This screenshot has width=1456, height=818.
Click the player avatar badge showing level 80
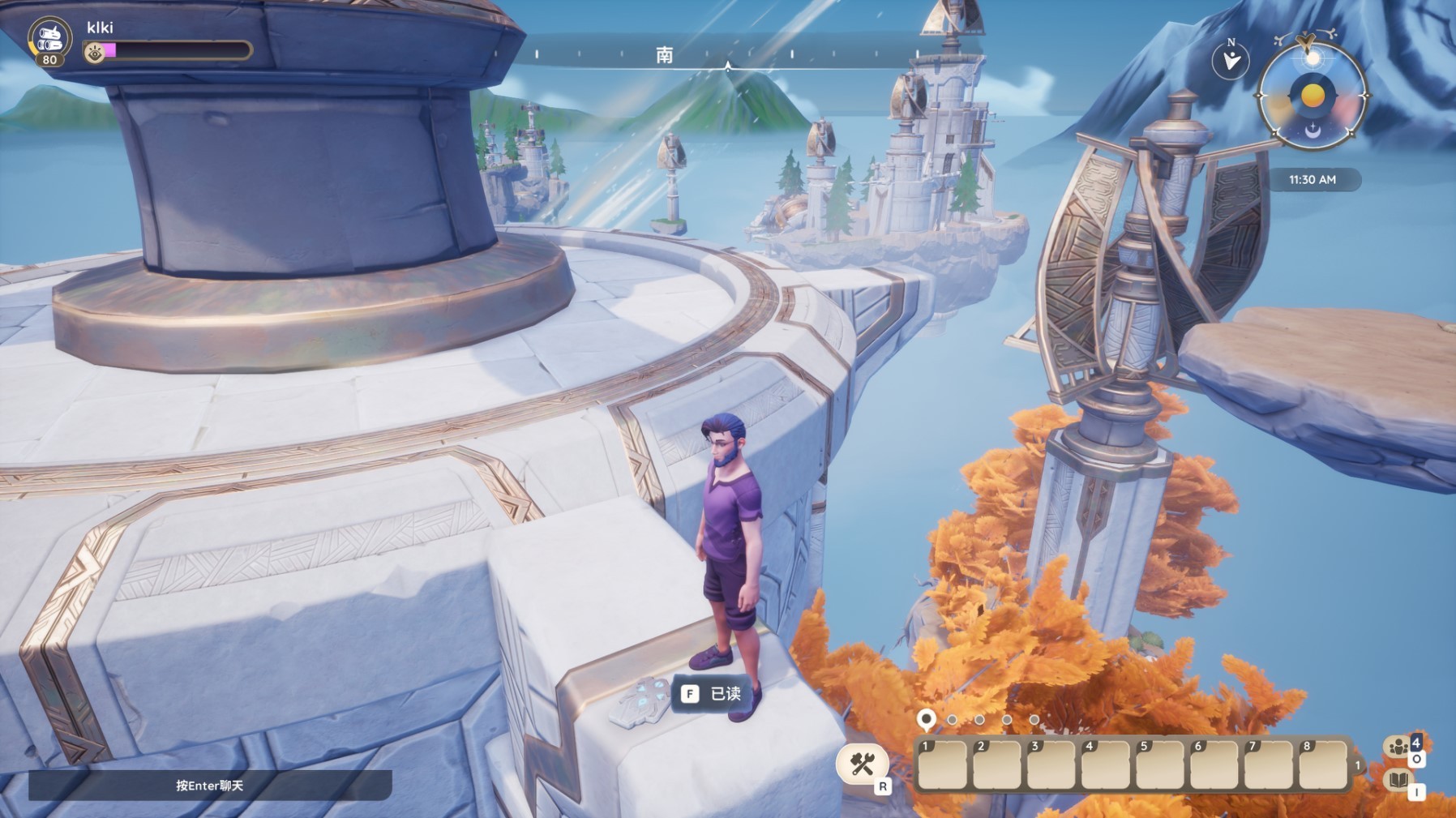[x=49, y=41]
